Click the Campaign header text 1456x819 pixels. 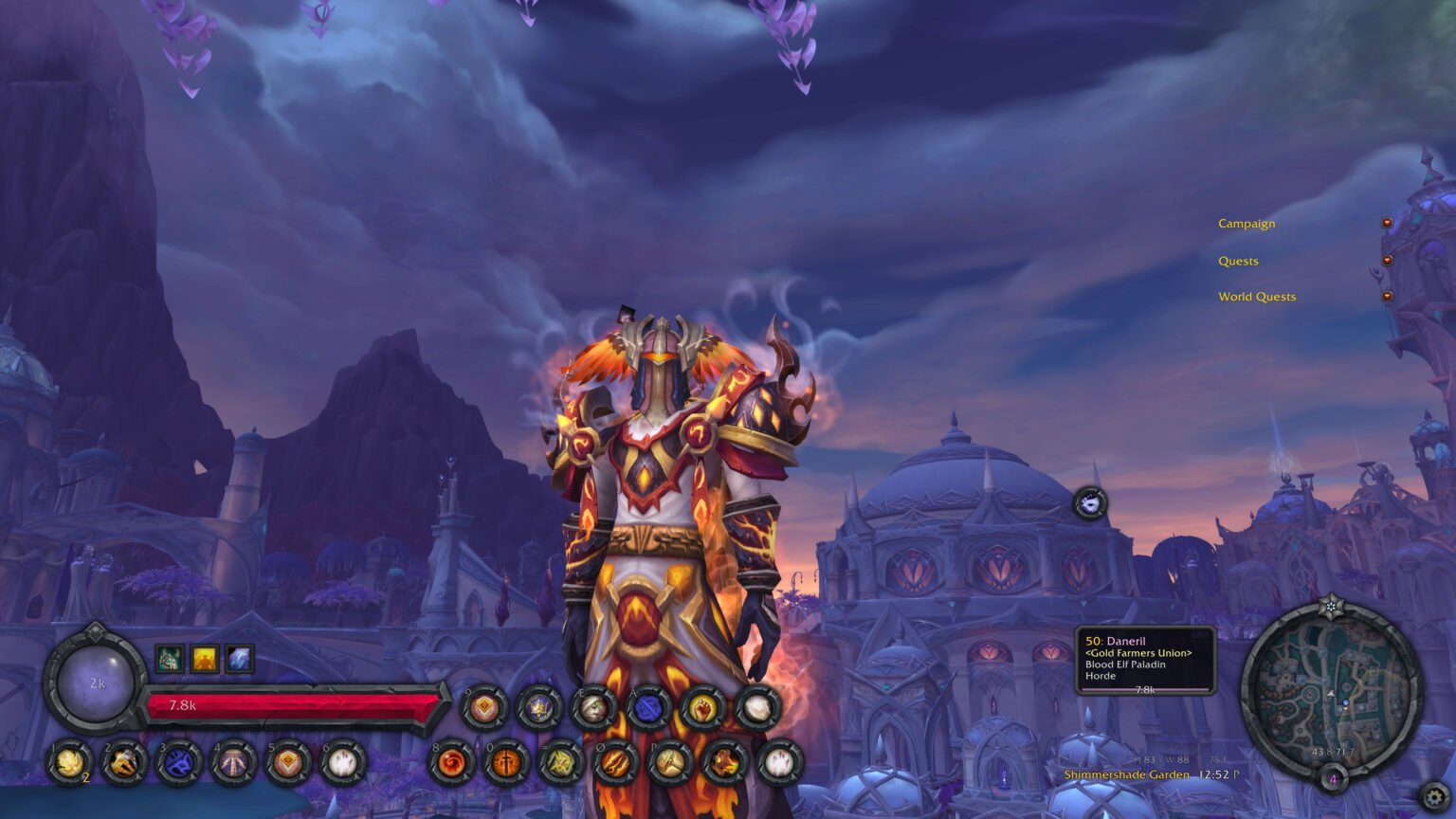1247,224
